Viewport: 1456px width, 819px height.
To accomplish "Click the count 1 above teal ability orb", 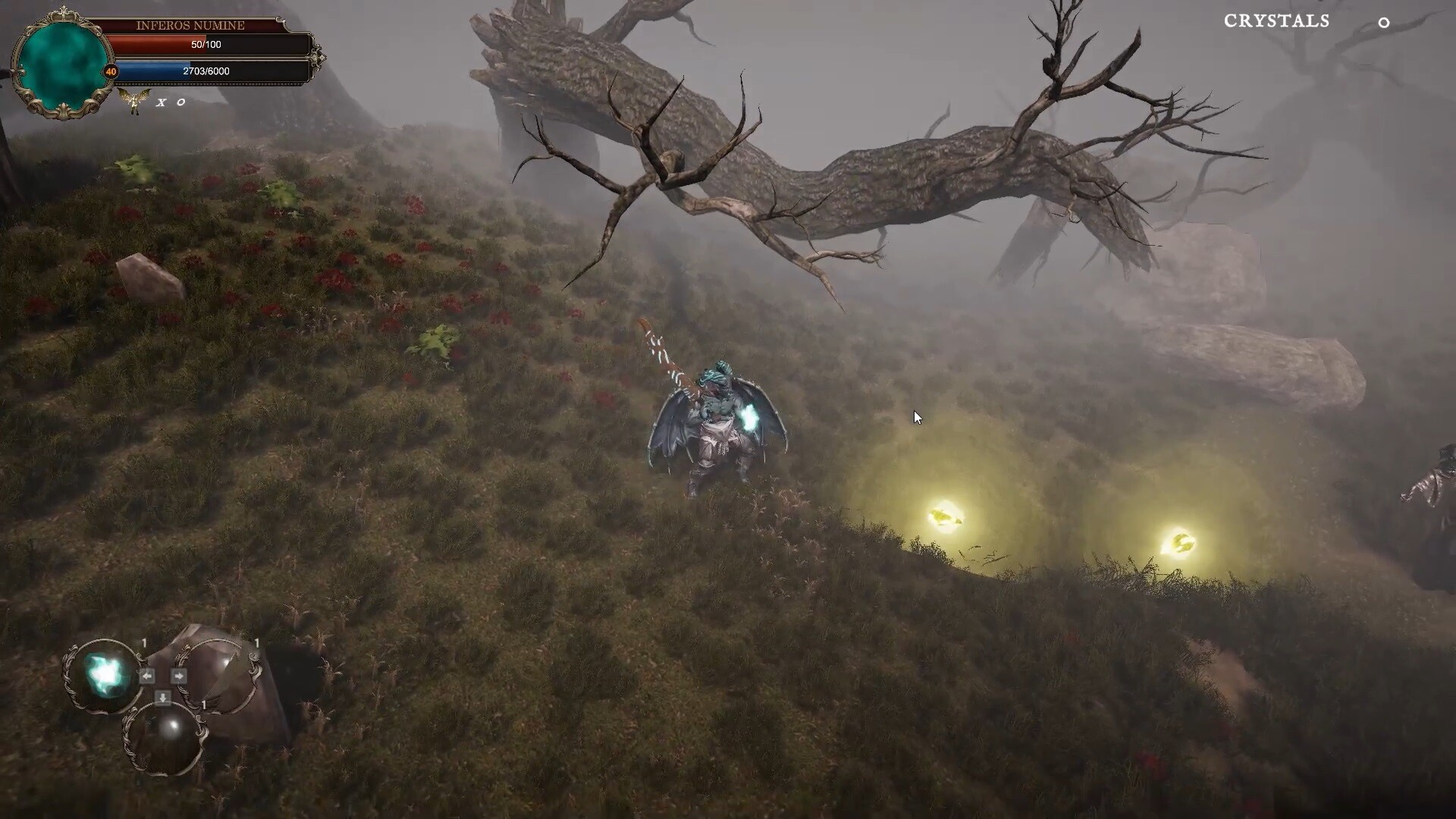I will click(144, 642).
